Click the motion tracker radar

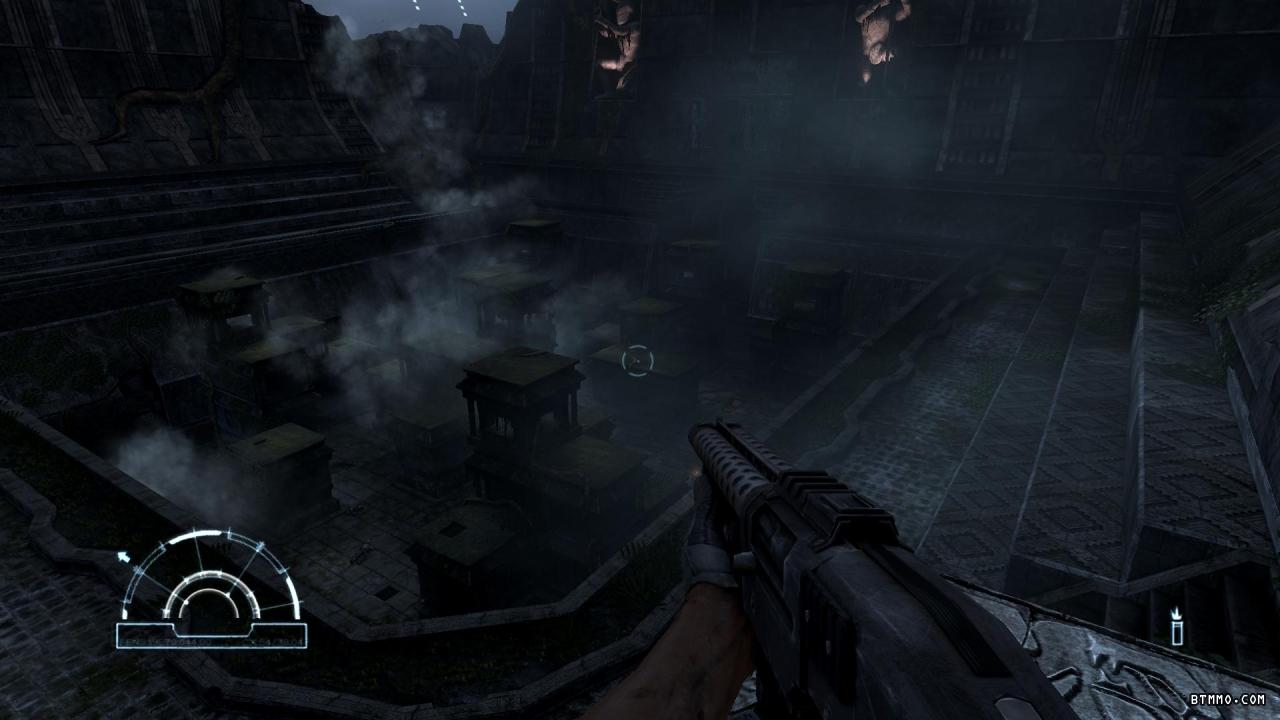click(x=210, y=585)
